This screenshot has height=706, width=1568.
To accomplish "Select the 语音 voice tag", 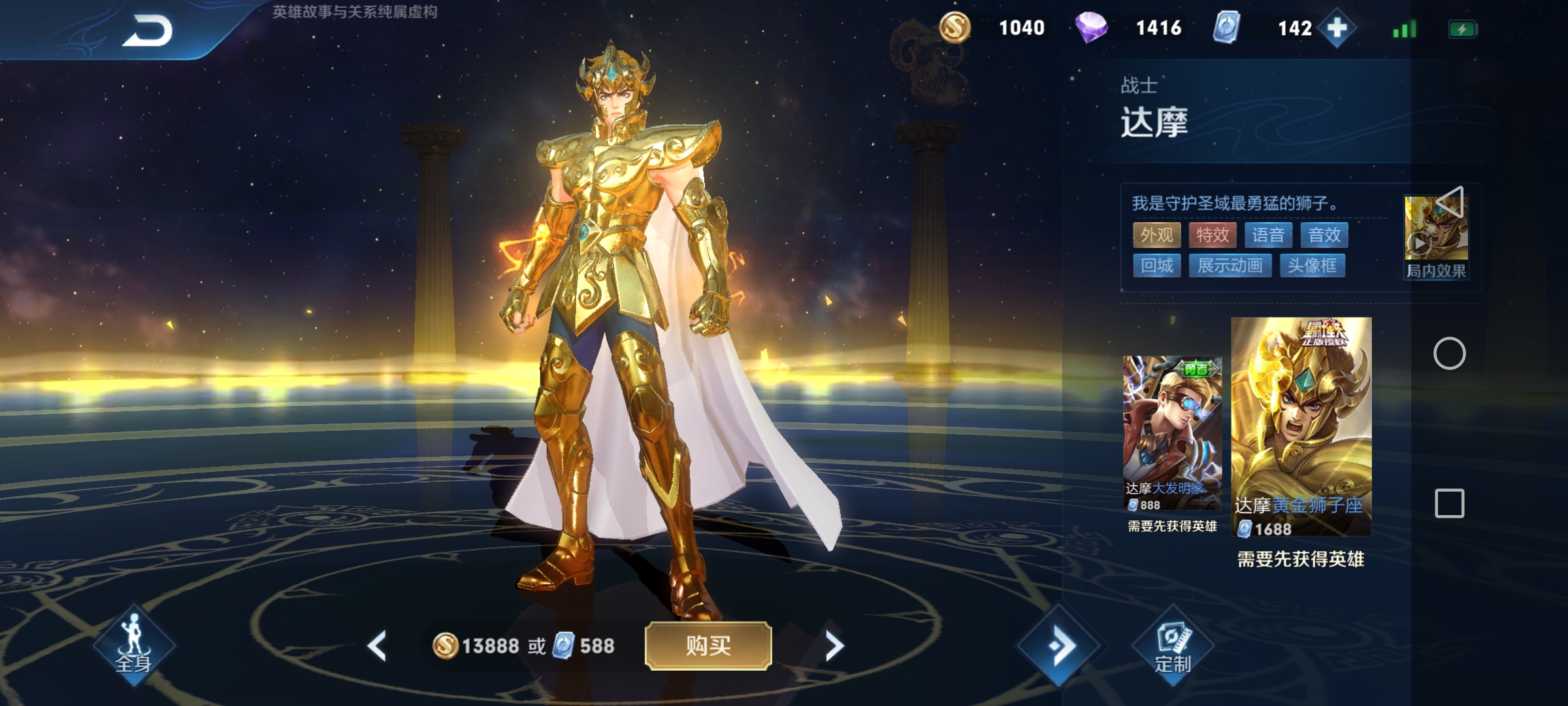I will [x=1269, y=235].
